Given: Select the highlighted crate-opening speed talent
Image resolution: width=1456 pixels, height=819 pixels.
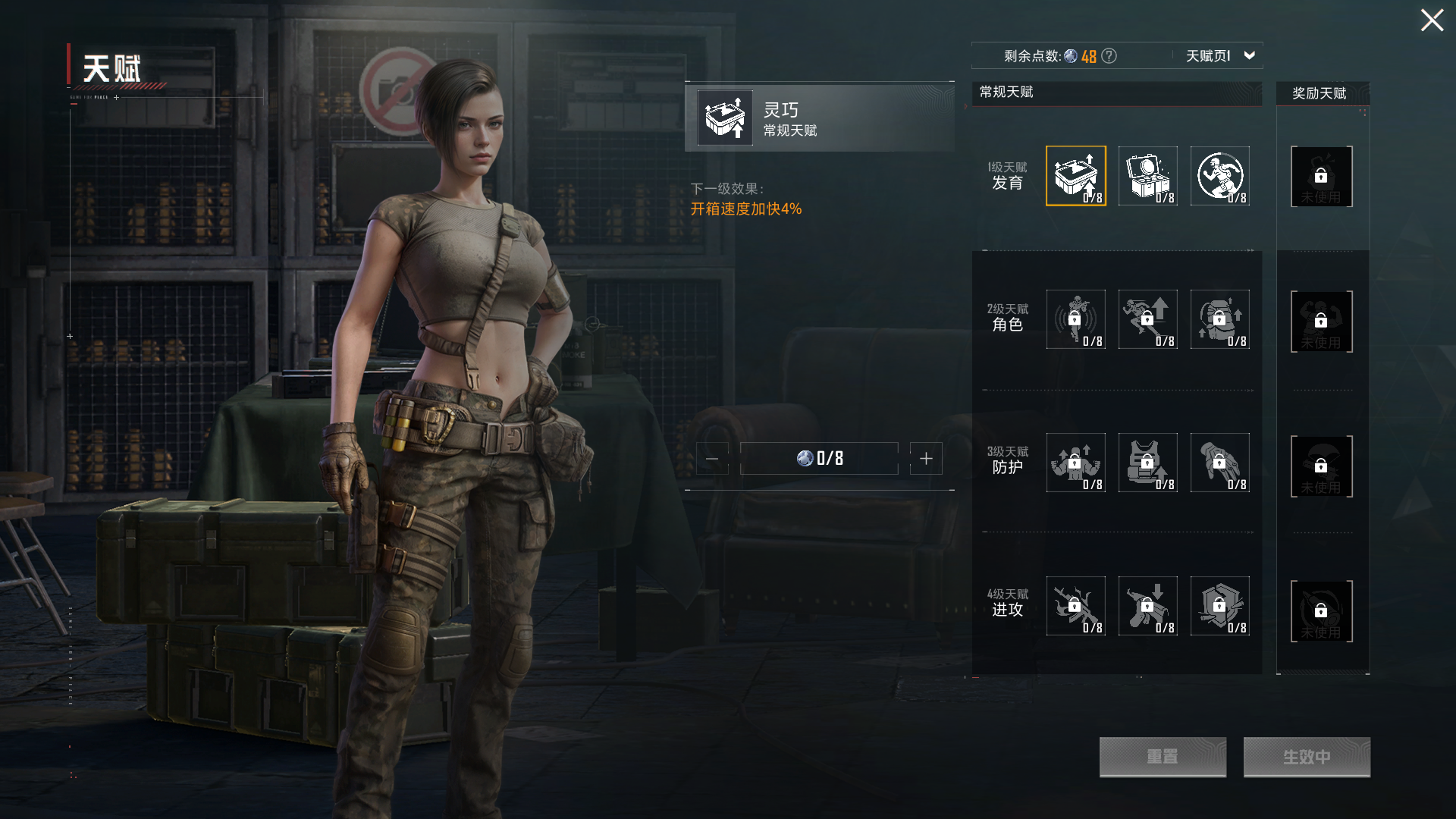Looking at the screenshot, I should pos(1075,176).
